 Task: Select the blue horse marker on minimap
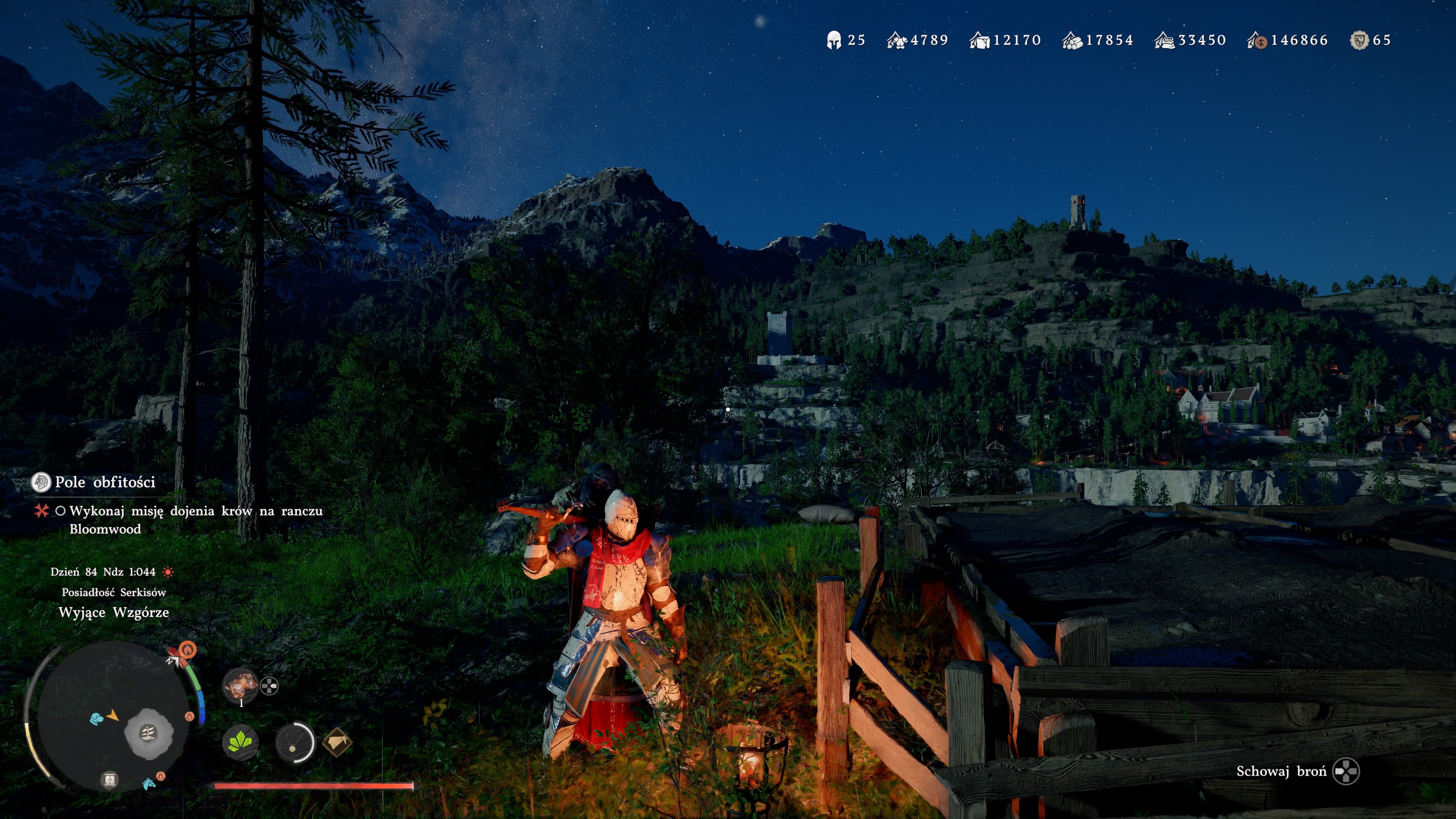pos(149,783)
